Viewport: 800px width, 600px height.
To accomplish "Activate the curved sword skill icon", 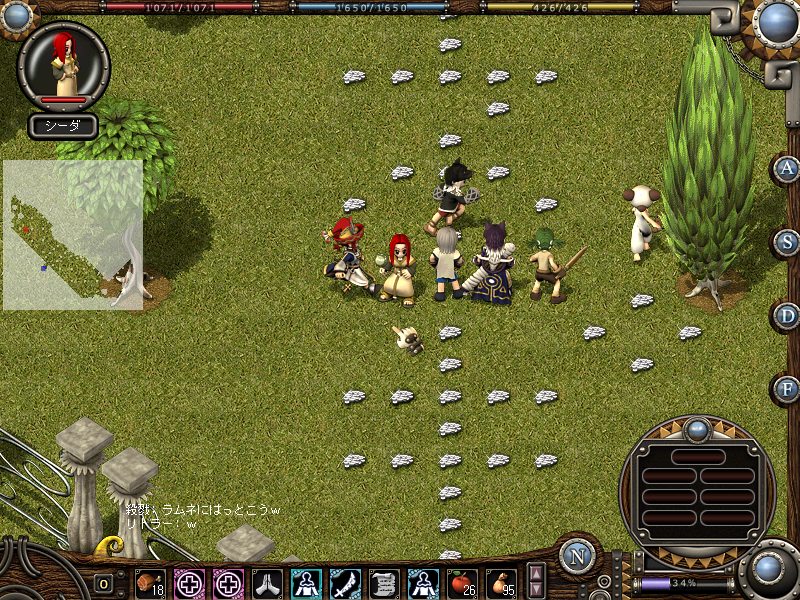I will (x=345, y=582).
